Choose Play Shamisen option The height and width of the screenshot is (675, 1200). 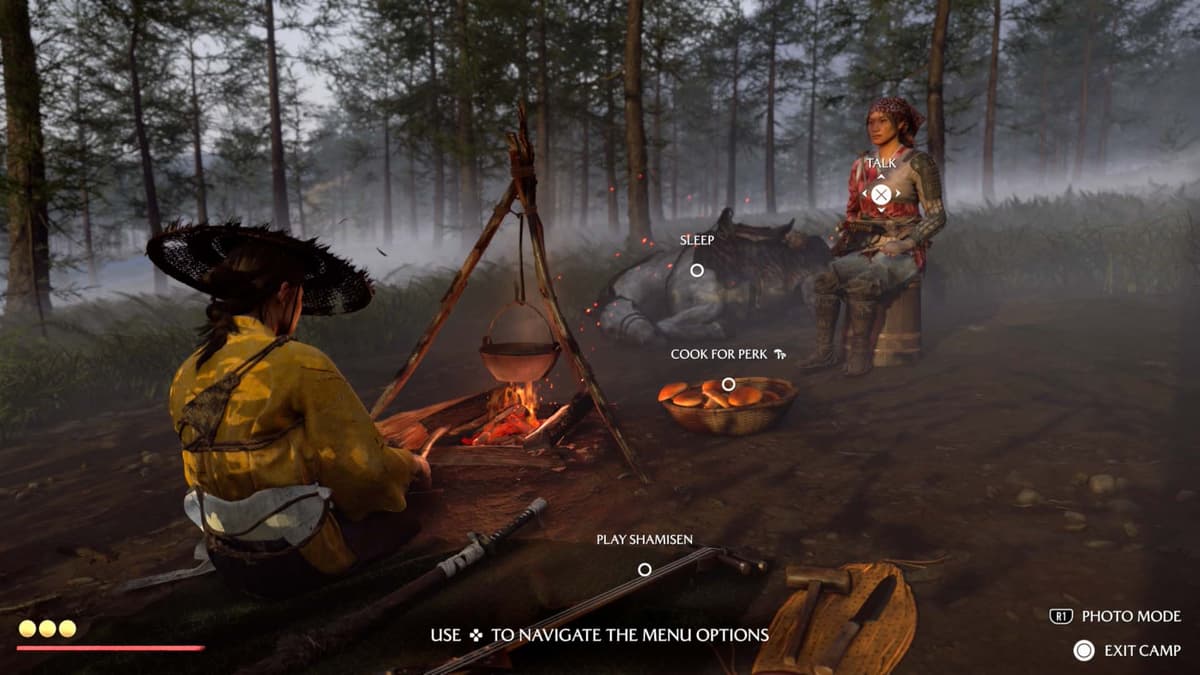645,569
